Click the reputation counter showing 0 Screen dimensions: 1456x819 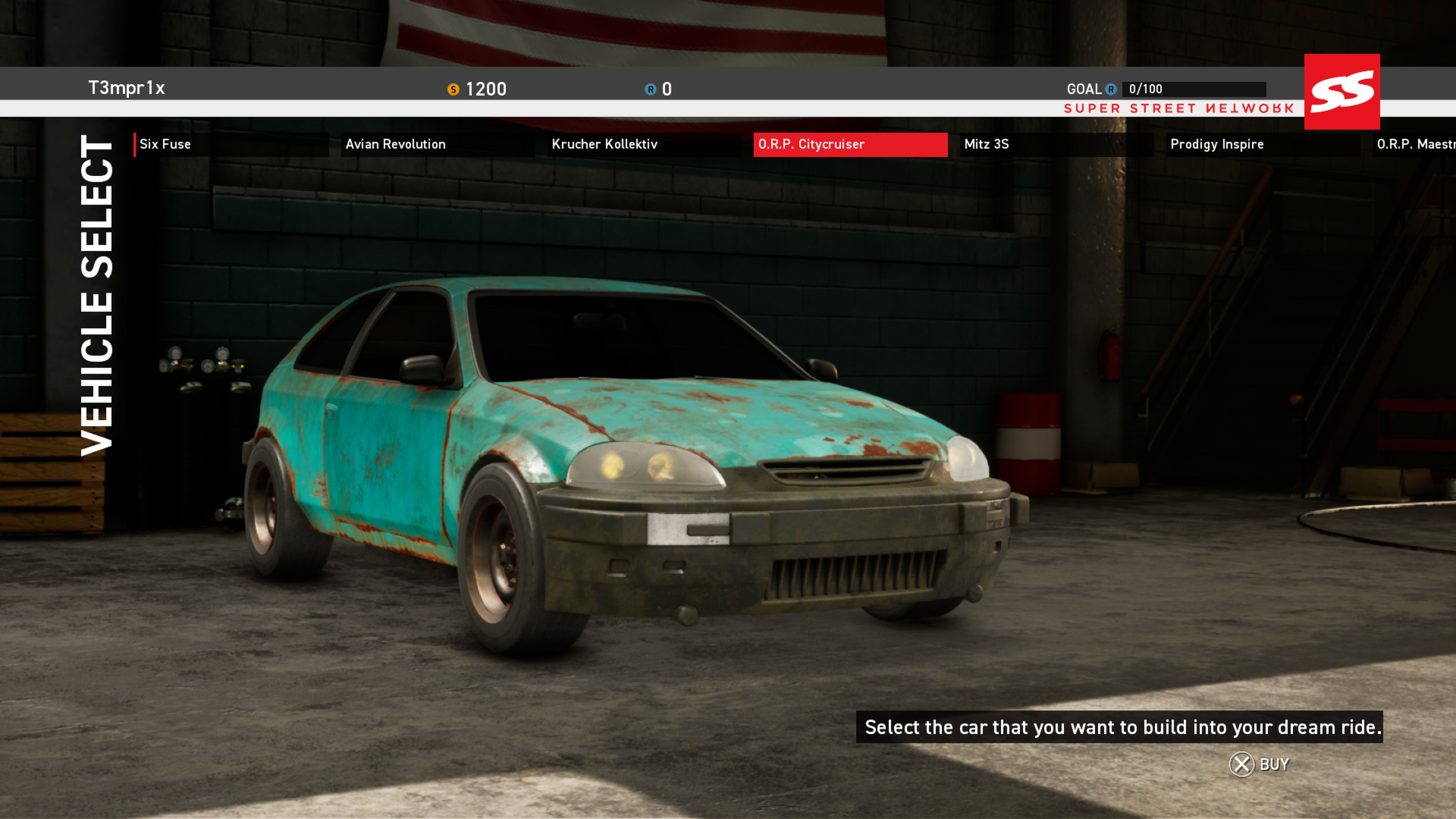pos(666,89)
